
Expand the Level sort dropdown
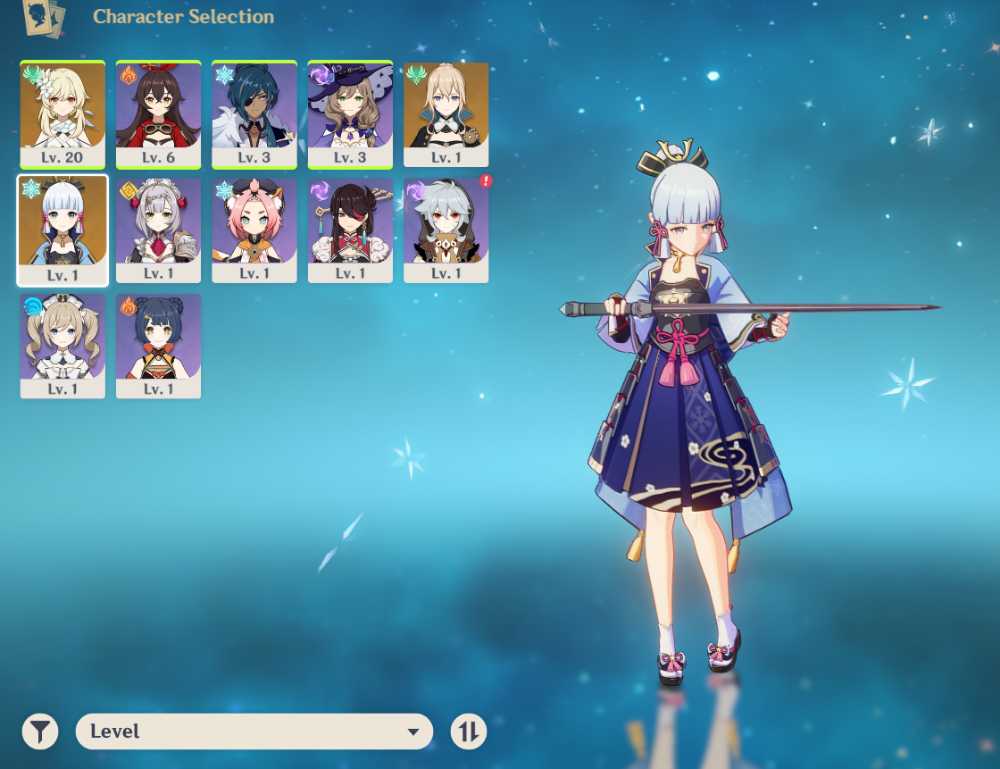[x=254, y=732]
